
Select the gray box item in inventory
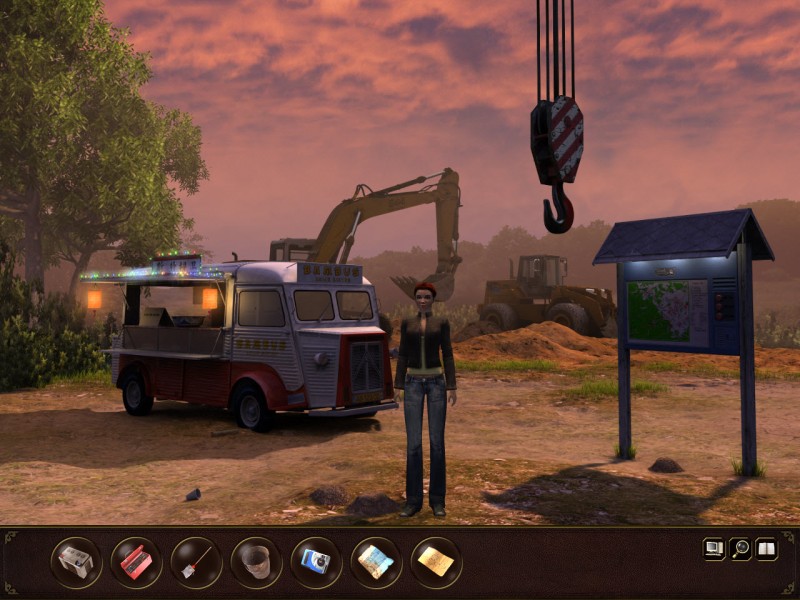(x=76, y=562)
